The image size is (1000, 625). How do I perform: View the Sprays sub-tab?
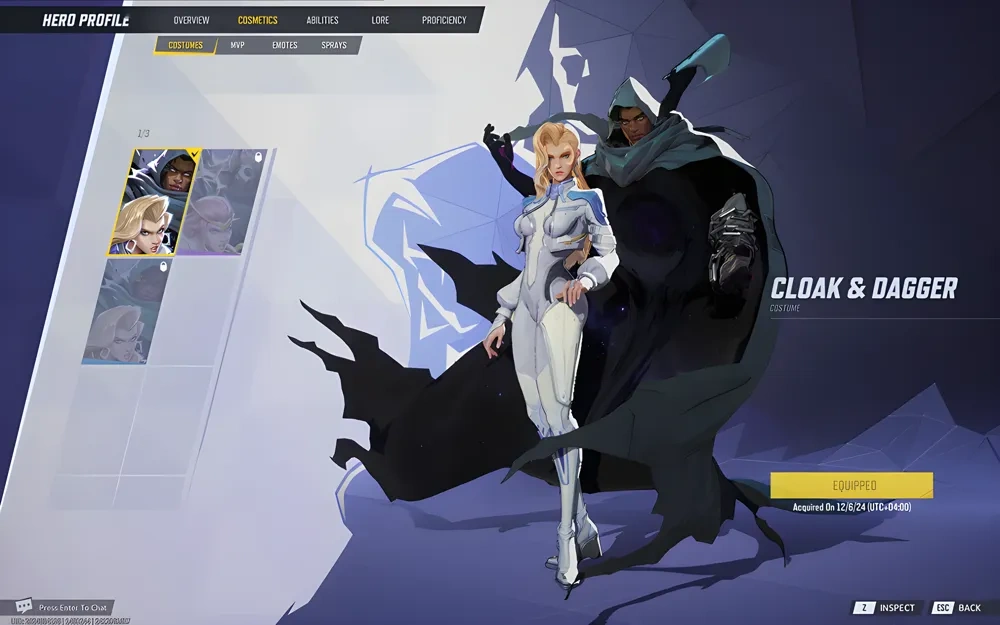[334, 45]
